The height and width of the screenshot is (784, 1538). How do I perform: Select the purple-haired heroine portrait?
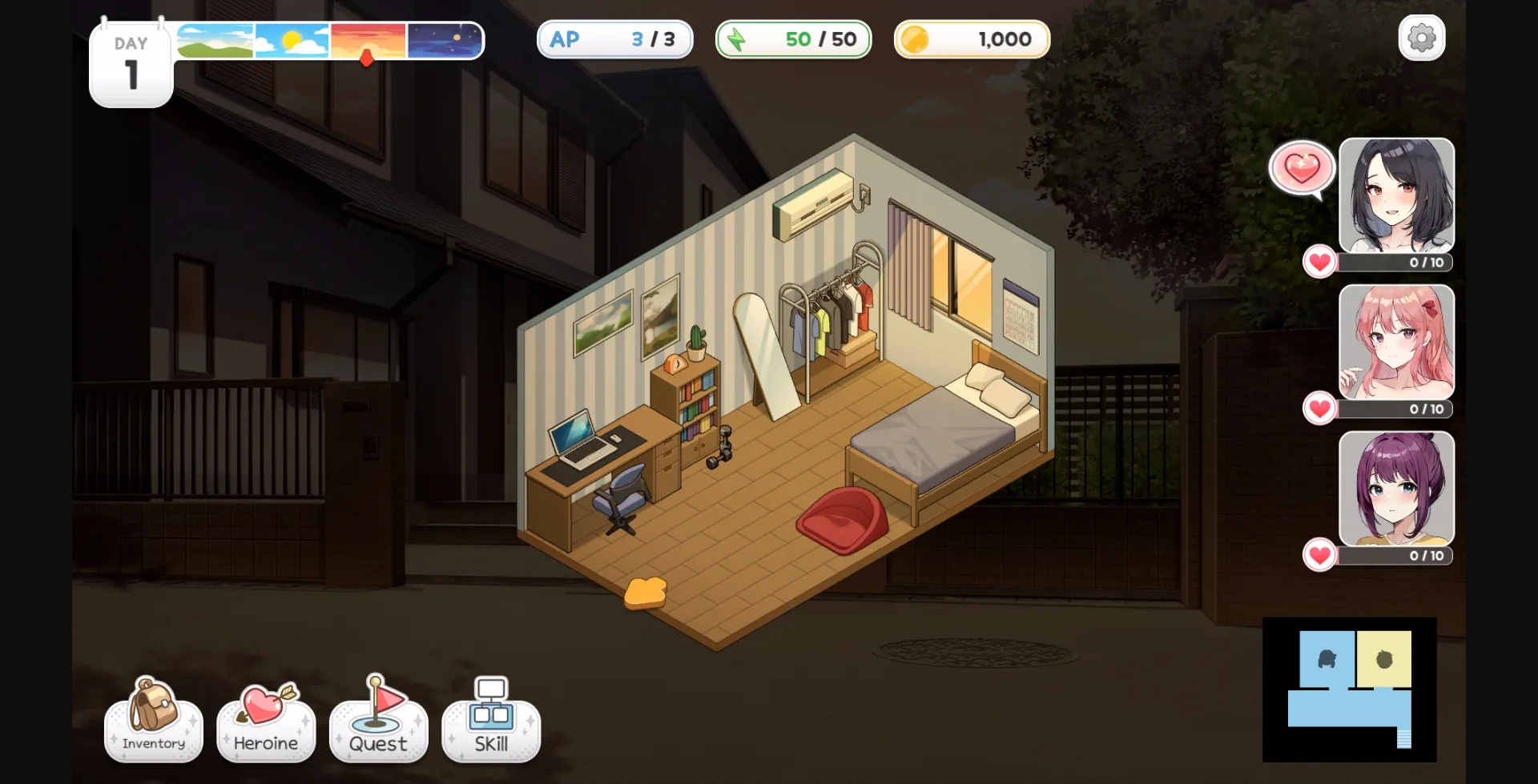pos(1396,488)
